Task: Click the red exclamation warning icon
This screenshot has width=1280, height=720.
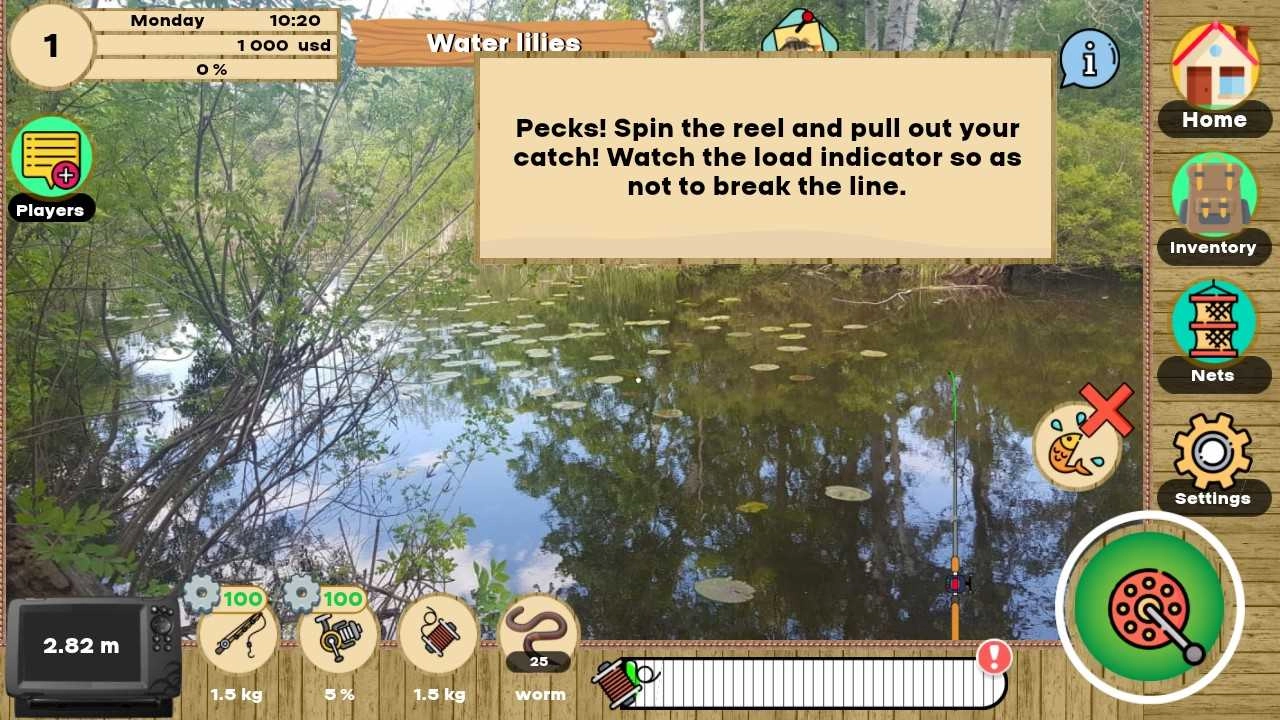Action: pyautogui.click(x=993, y=657)
